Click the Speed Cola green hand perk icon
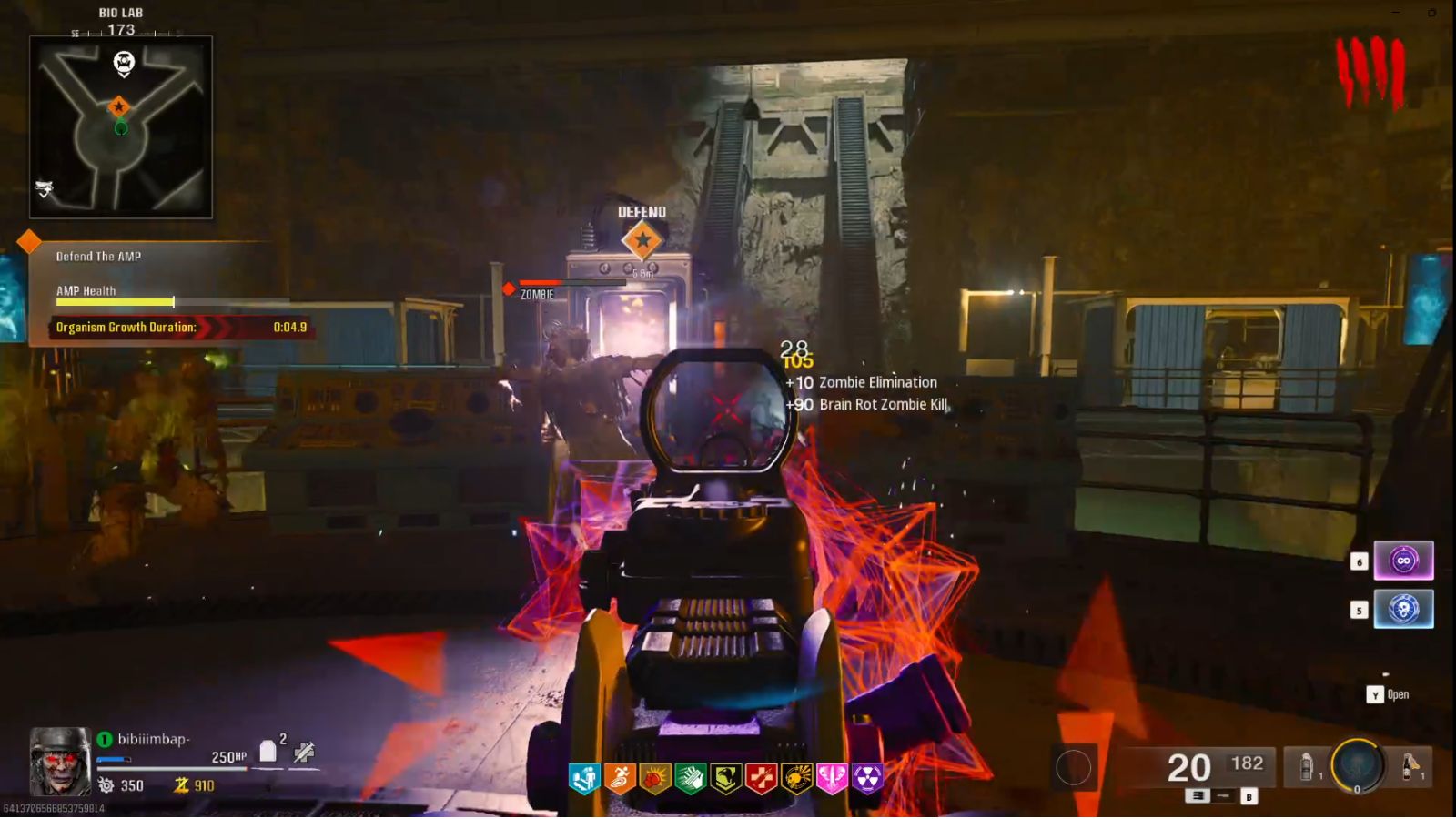 point(691,778)
